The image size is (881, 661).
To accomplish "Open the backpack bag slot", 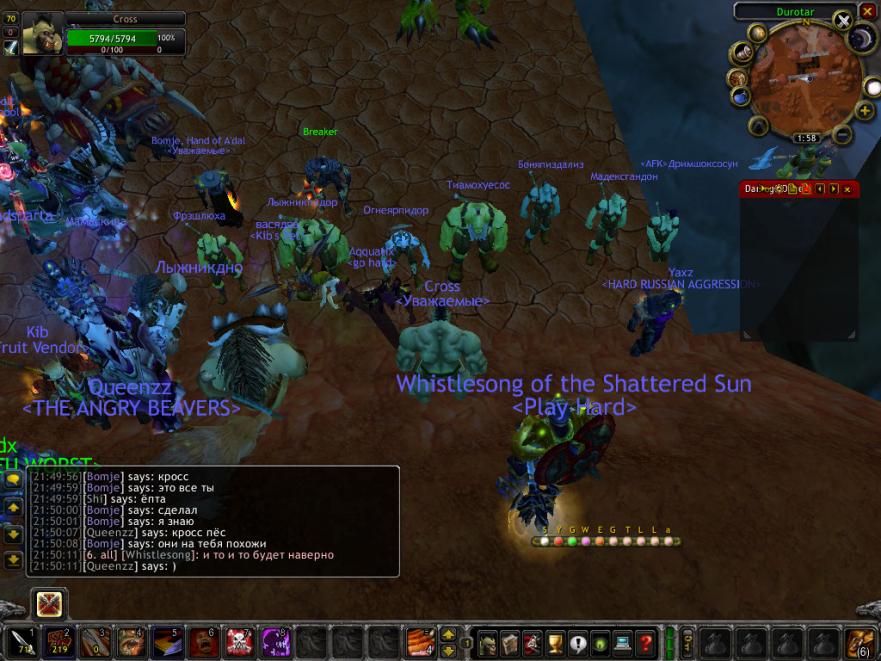I will coord(859,642).
